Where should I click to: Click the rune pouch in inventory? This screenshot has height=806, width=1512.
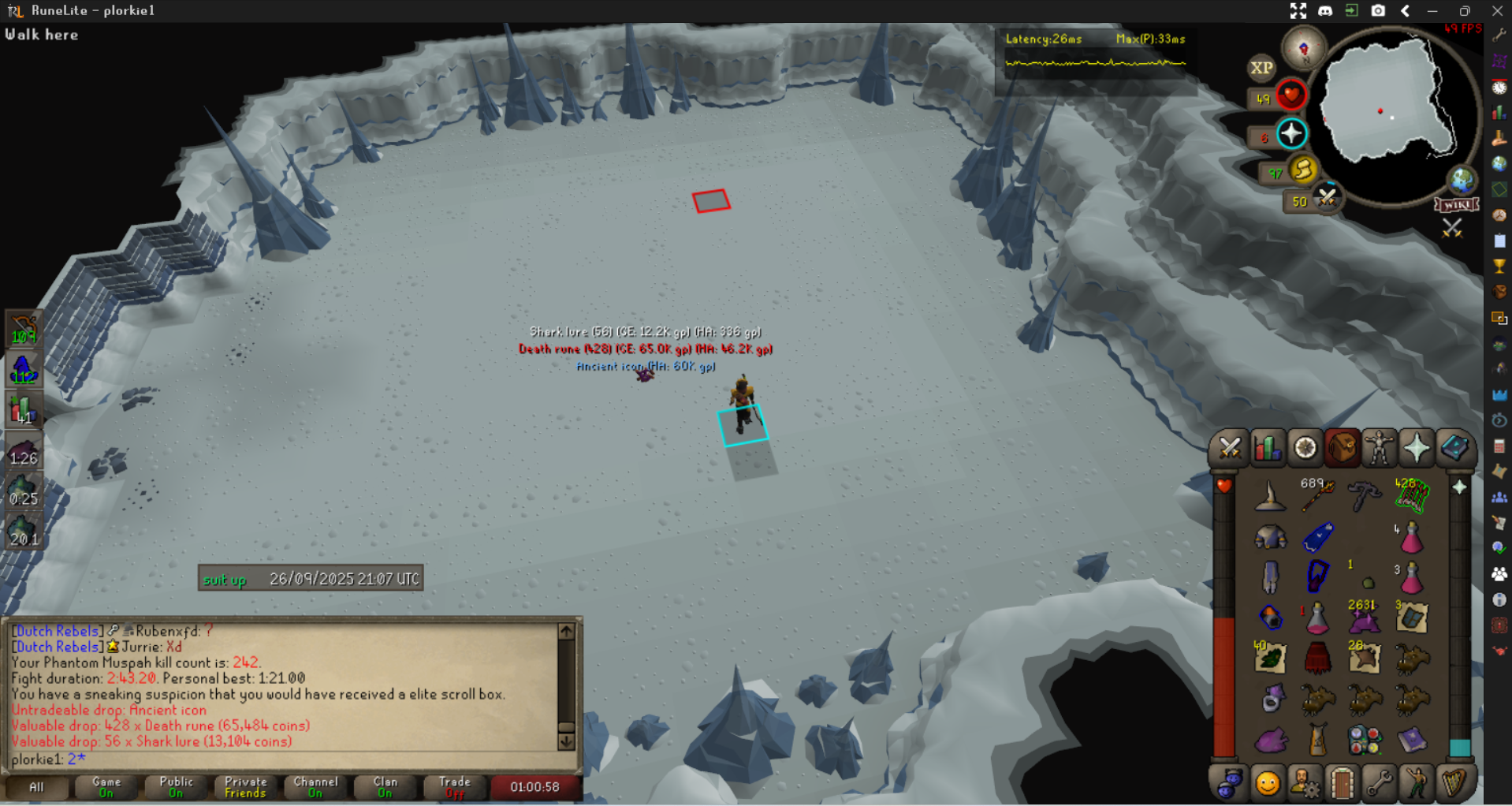pyautogui.click(x=1365, y=740)
